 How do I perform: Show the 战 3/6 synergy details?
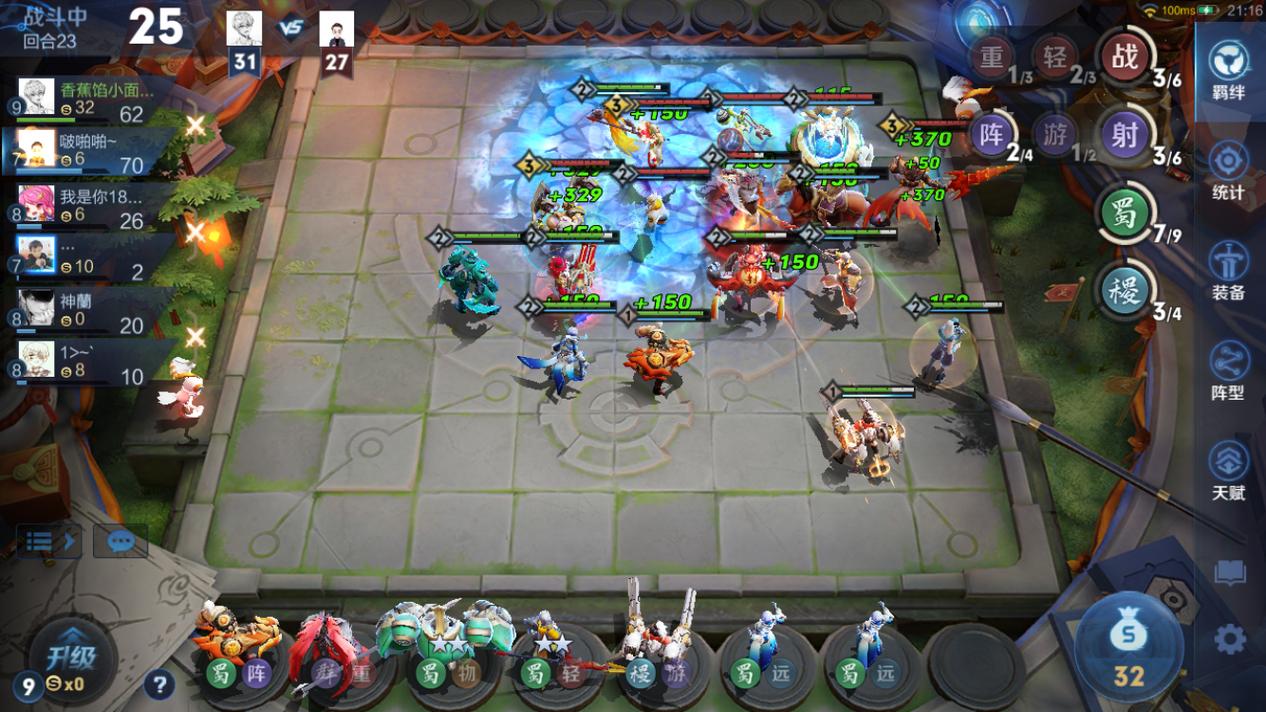[1125, 58]
